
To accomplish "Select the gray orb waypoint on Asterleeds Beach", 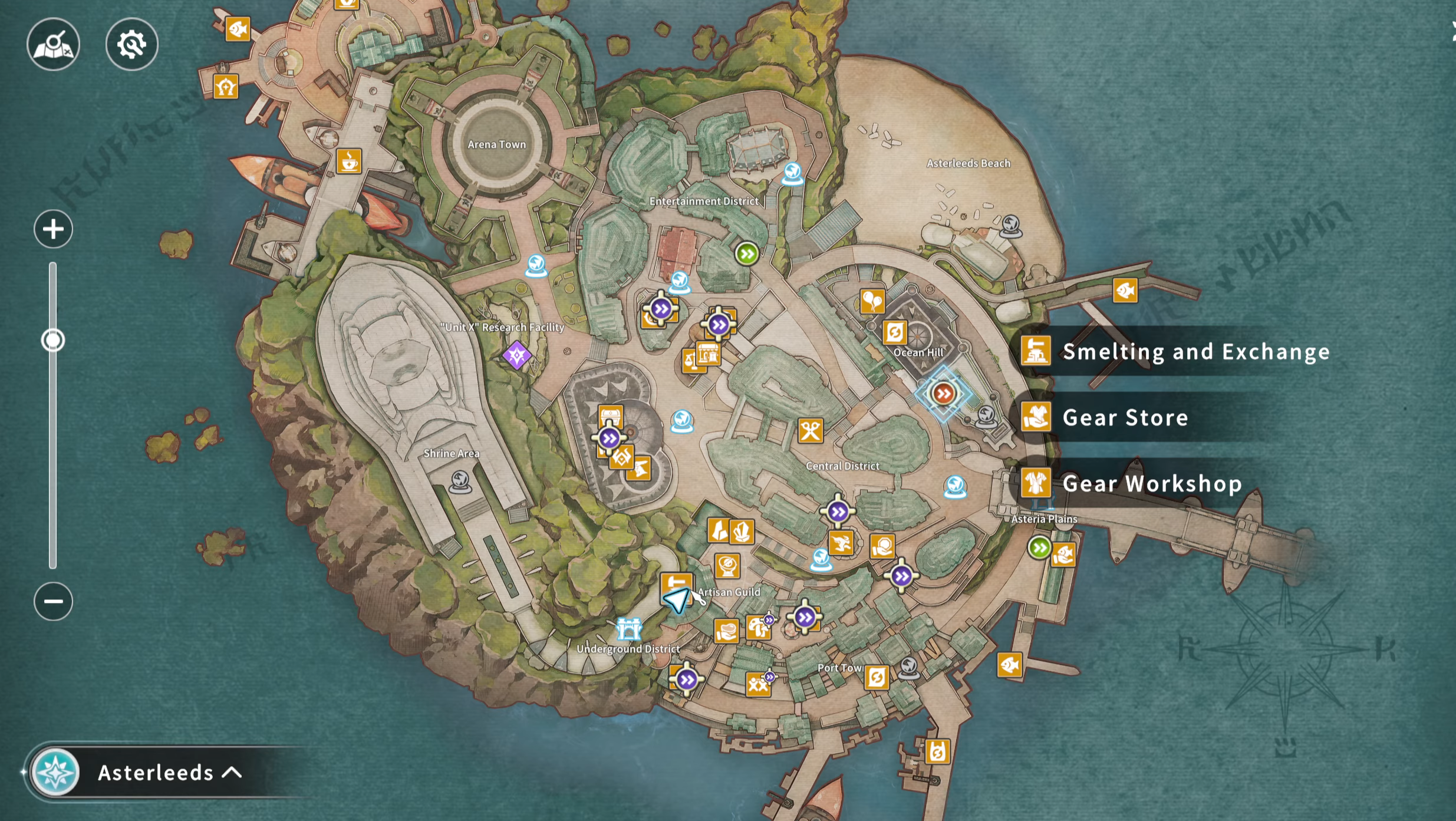I will [x=1010, y=225].
